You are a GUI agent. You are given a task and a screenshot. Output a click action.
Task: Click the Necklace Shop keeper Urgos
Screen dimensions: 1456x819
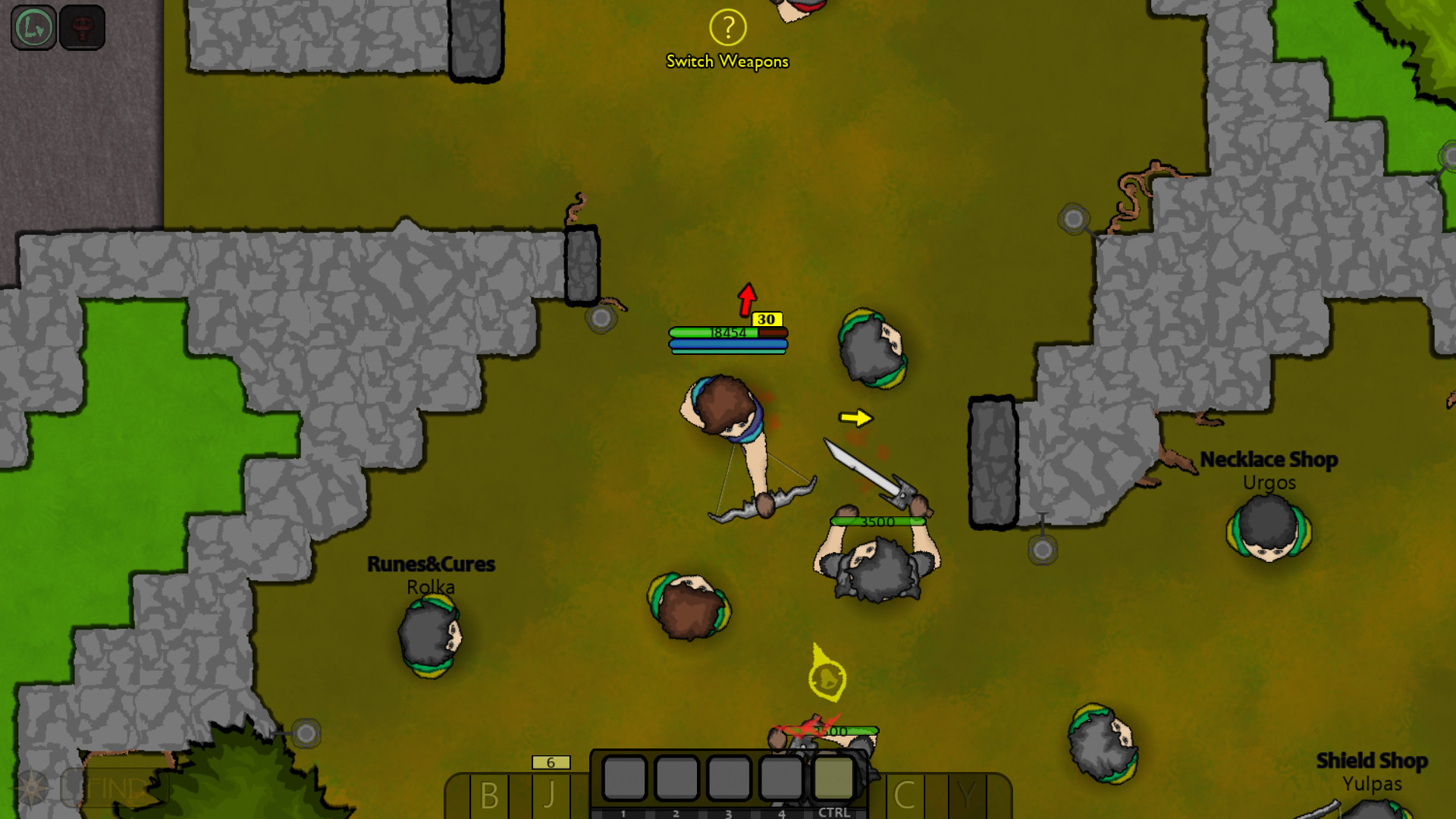tap(1268, 531)
